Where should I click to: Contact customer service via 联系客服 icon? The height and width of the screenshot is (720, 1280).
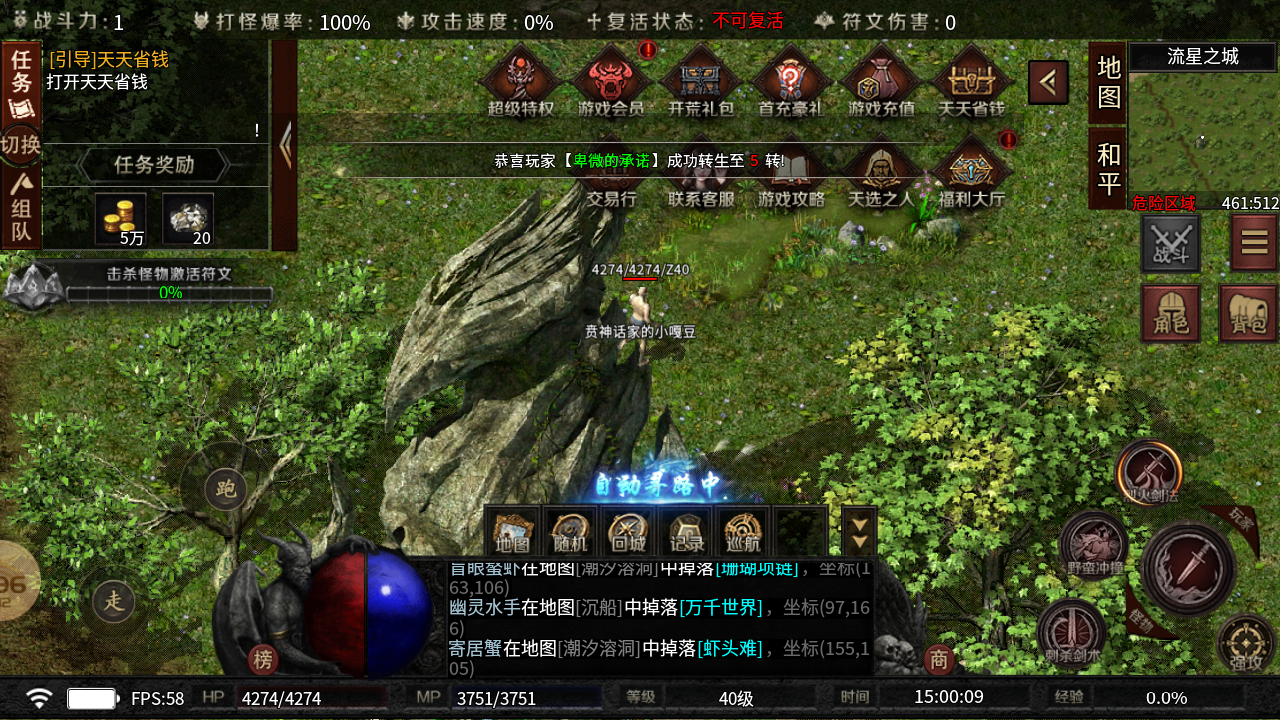click(x=701, y=170)
